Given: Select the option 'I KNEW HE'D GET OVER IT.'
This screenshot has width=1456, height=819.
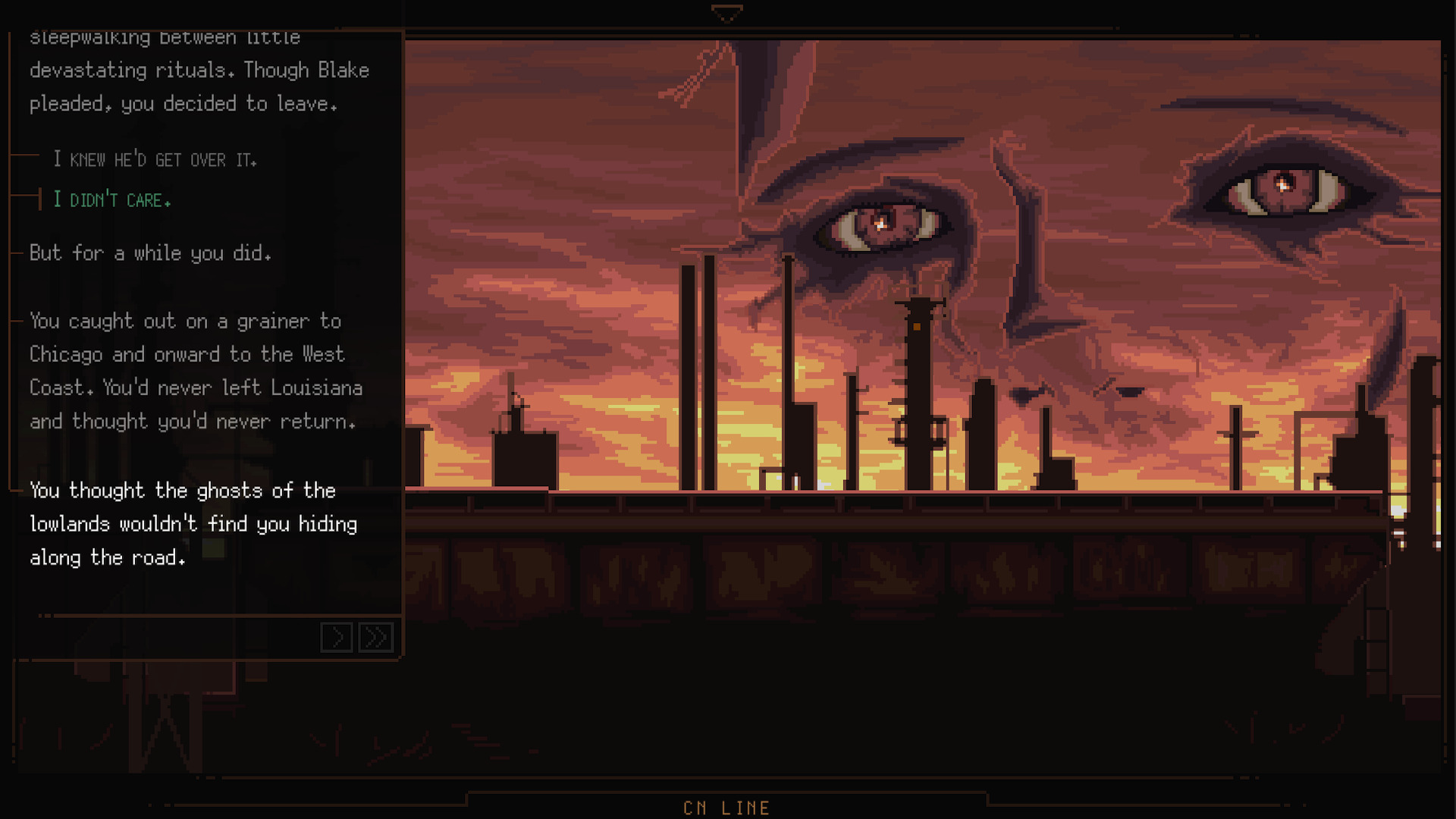Looking at the screenshot, I should [x=155, y=159].
